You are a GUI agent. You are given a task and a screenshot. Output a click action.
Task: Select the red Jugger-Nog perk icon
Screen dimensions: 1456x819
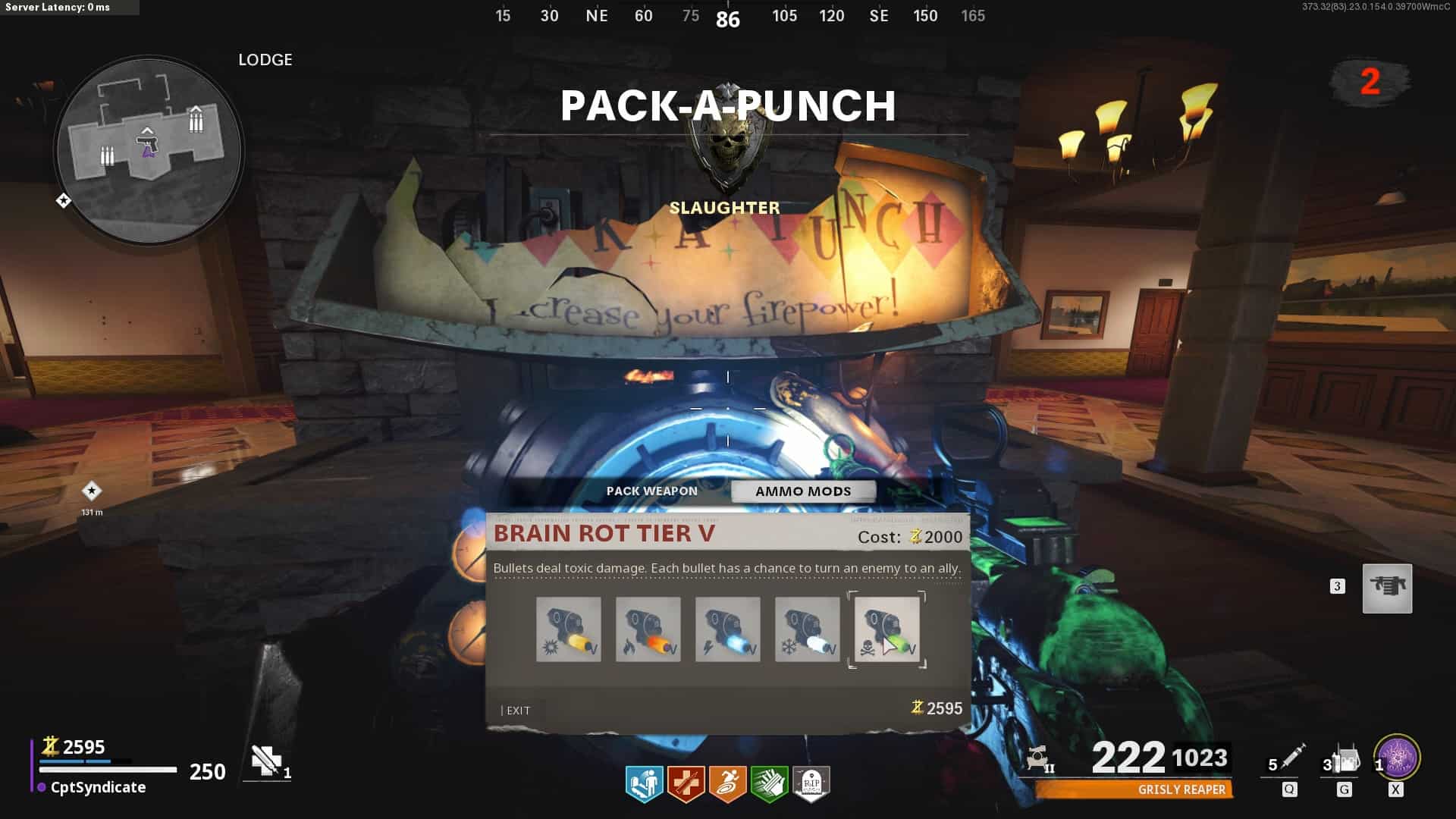pyautogui.click(x=686, y=783)
